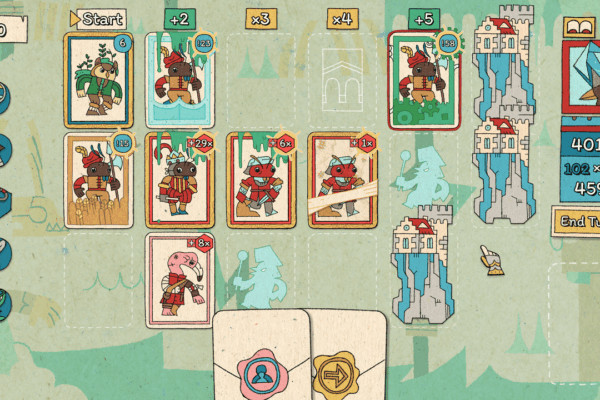This screenshot has height=400, width=600.
Task: Select the green-bordered card marked 158
Action: [421, 80]
